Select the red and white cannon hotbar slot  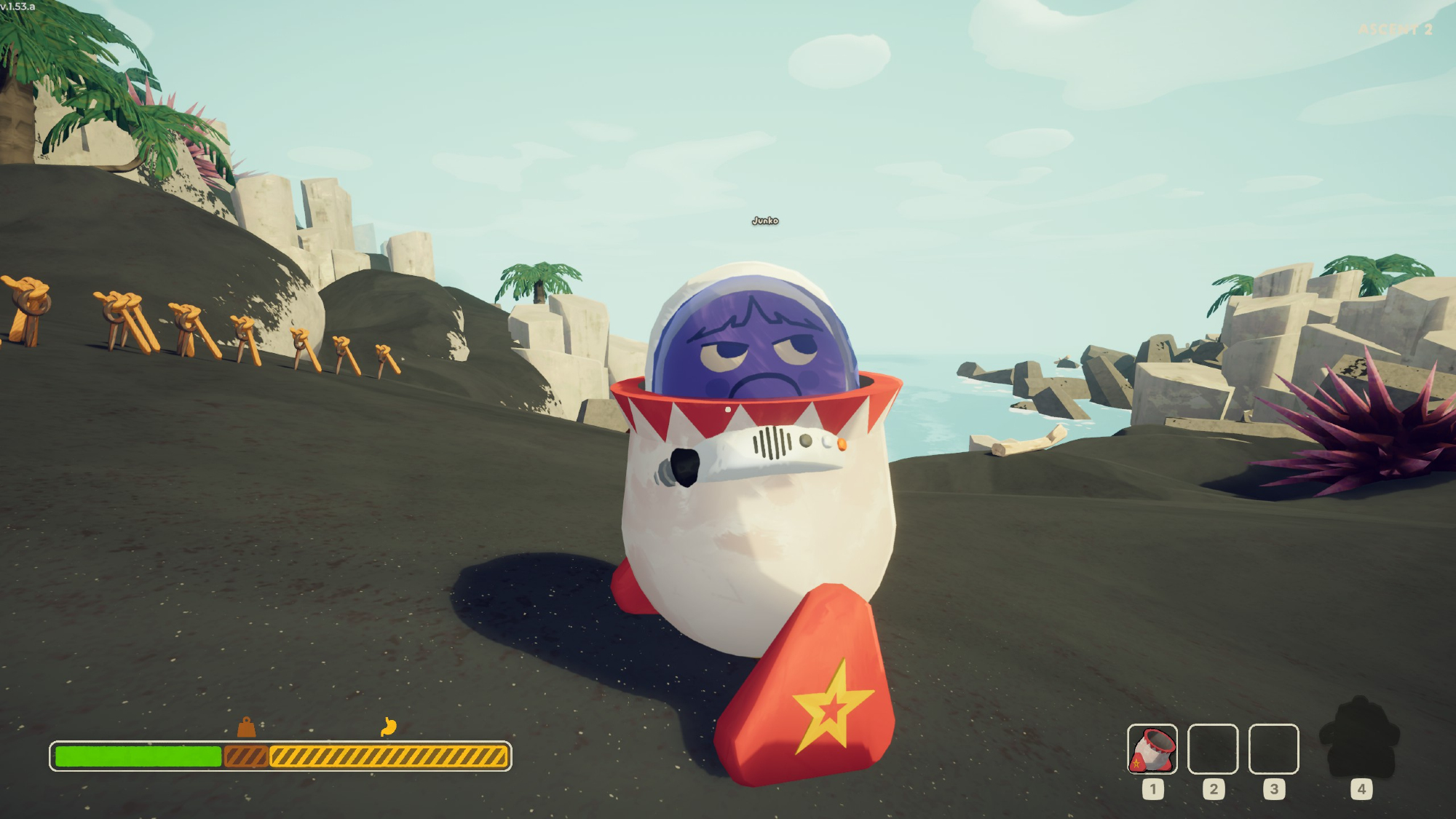click(x=1152, y=748)
